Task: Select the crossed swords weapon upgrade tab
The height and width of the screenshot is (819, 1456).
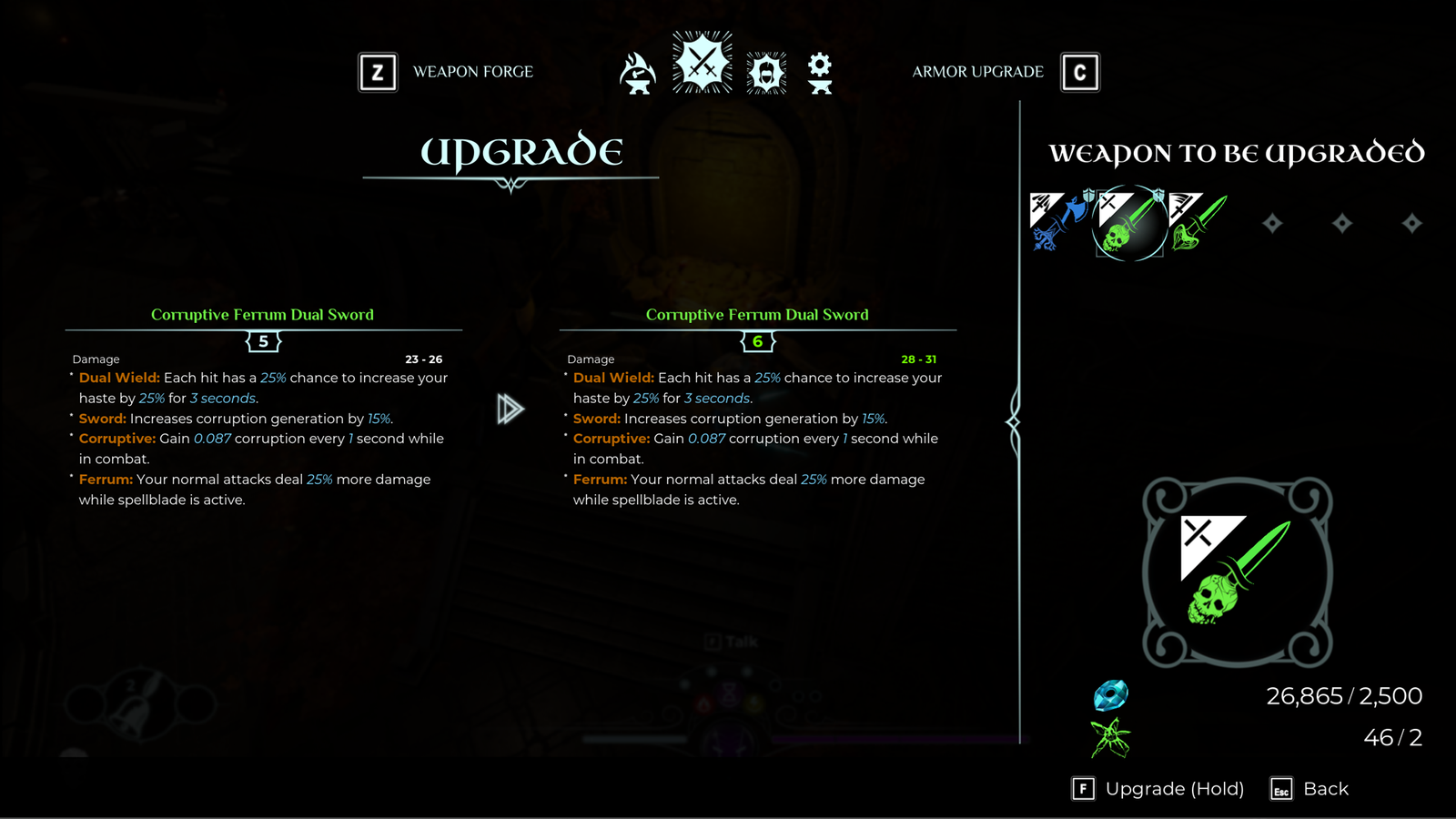Action: tap(702, 63)
